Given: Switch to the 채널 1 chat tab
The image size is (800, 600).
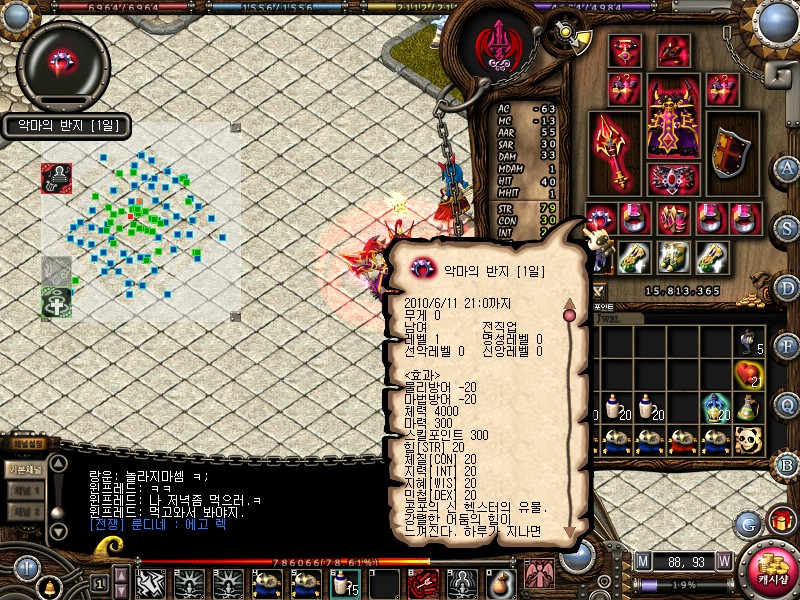Looking at the screenshot, I should tap(24, 491).
